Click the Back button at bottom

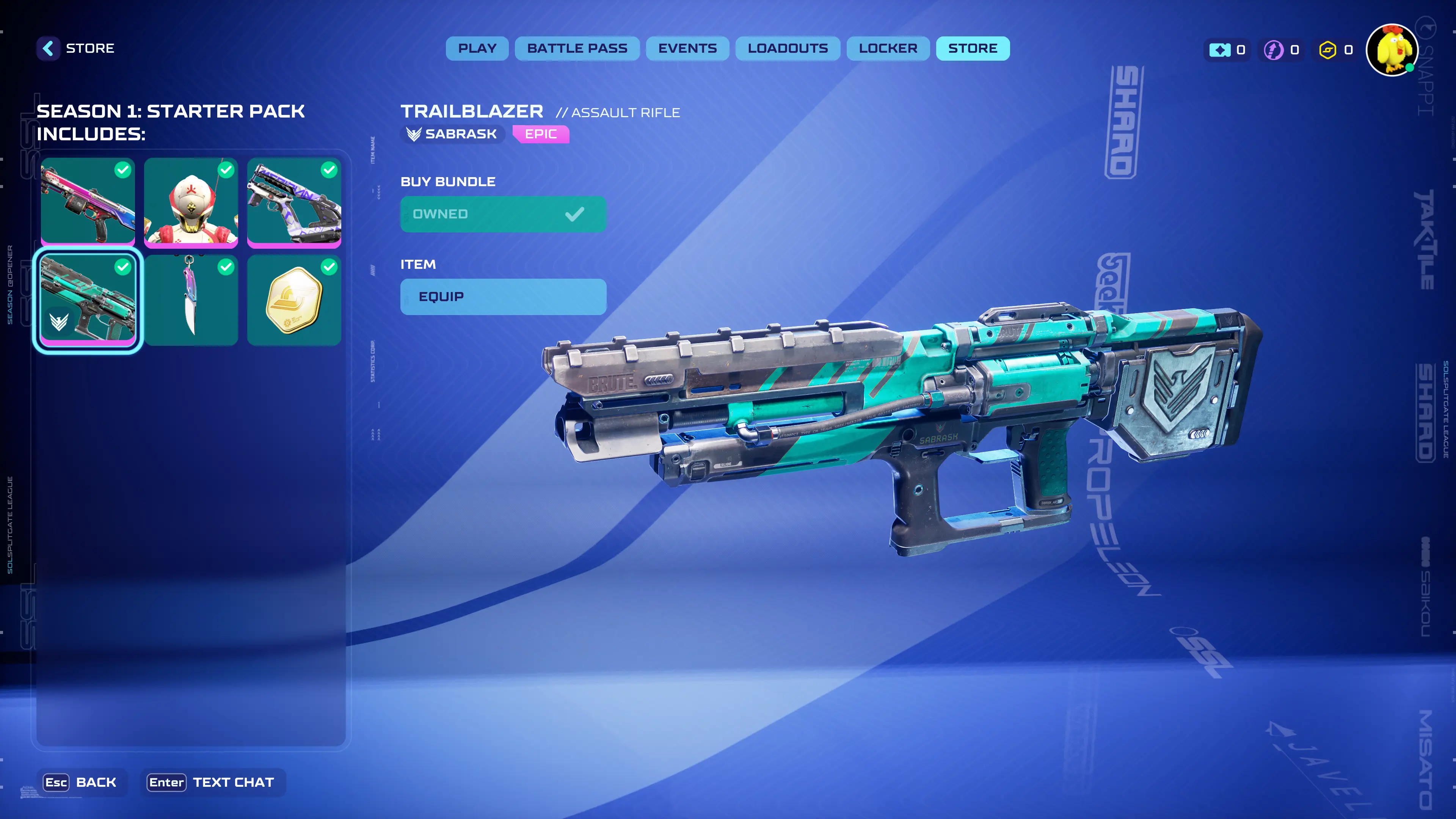pos(82,782)
